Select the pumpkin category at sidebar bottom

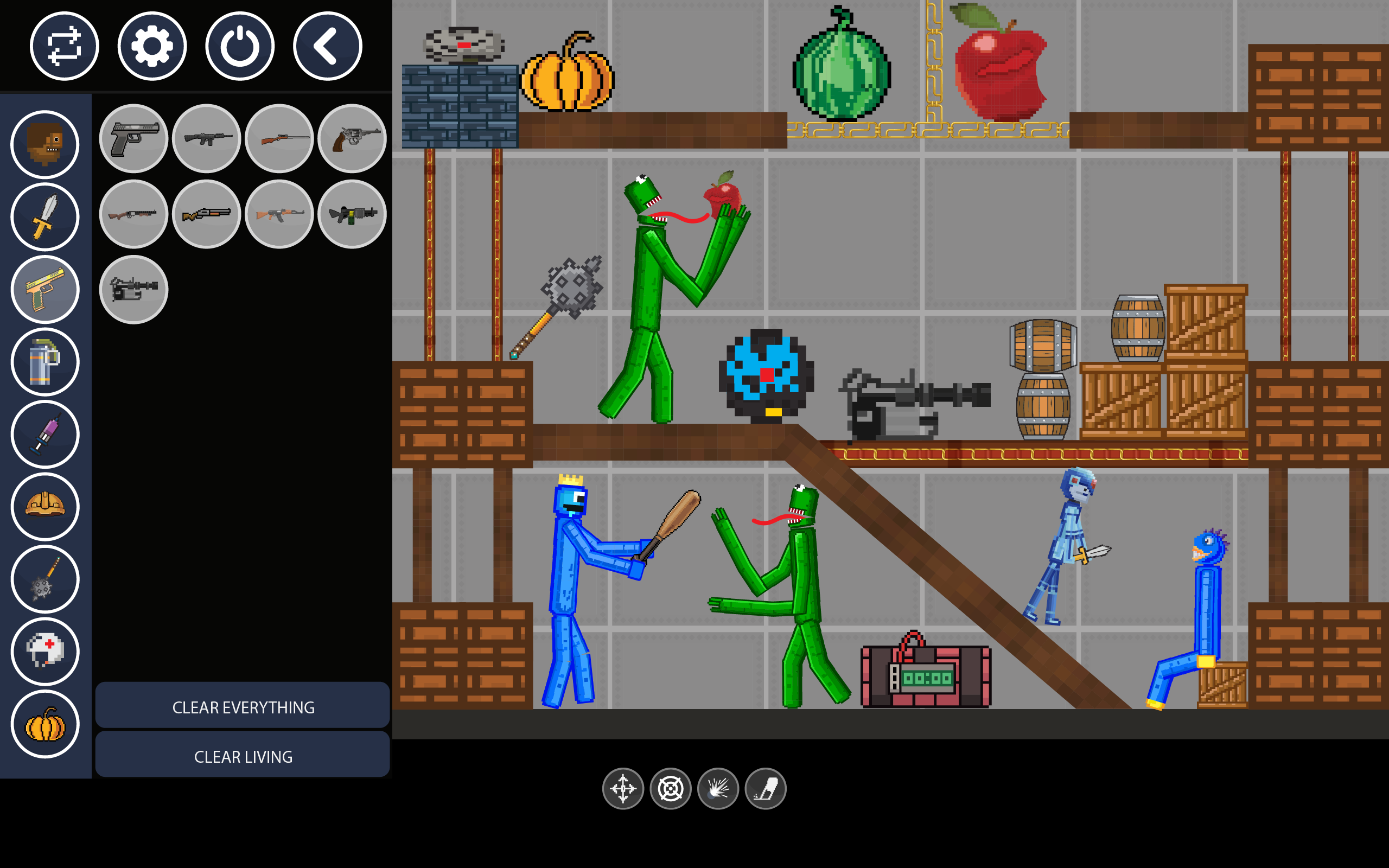46,724
